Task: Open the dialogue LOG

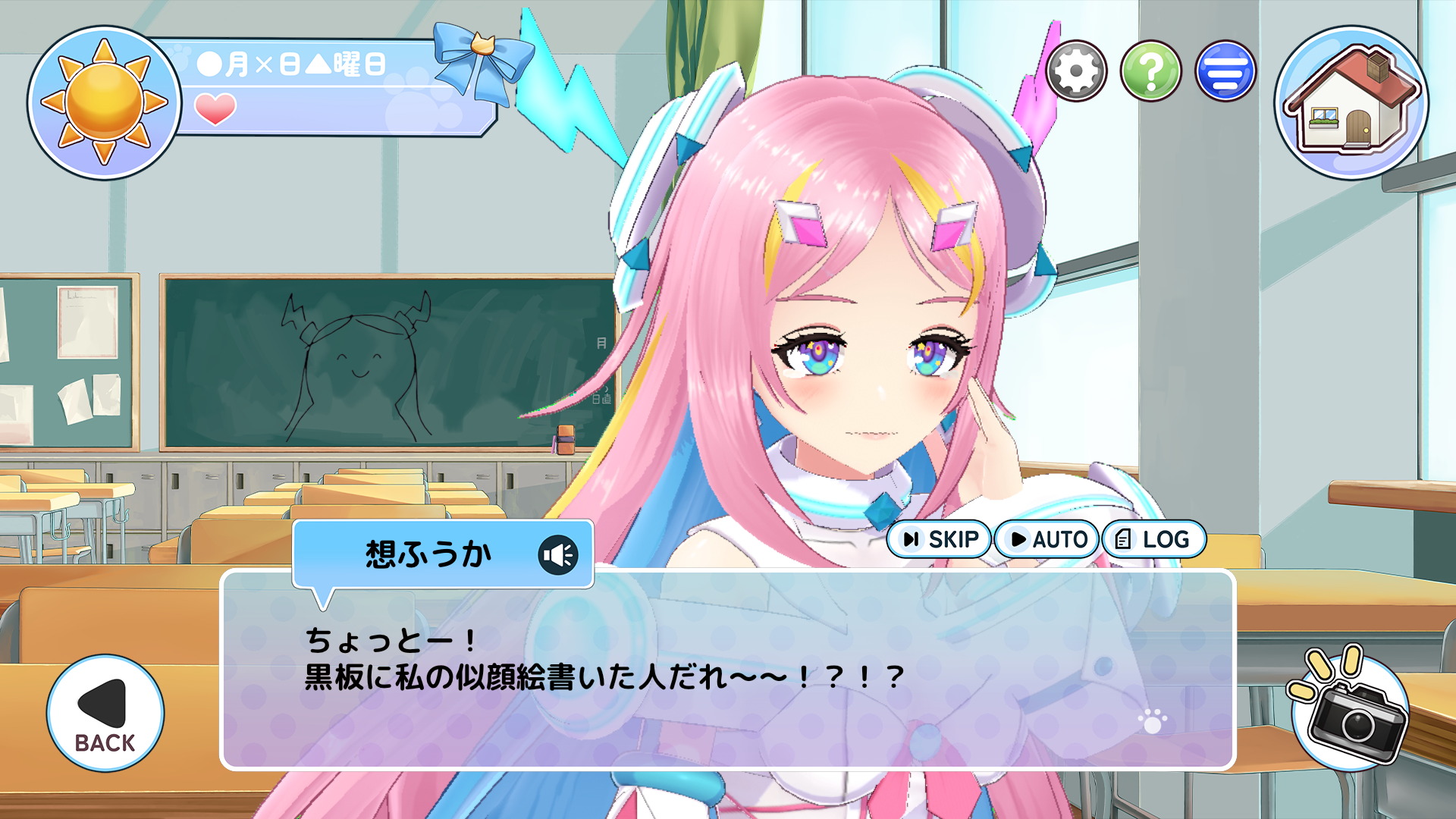Action: pyautogui.click(x=1153, y=539)
